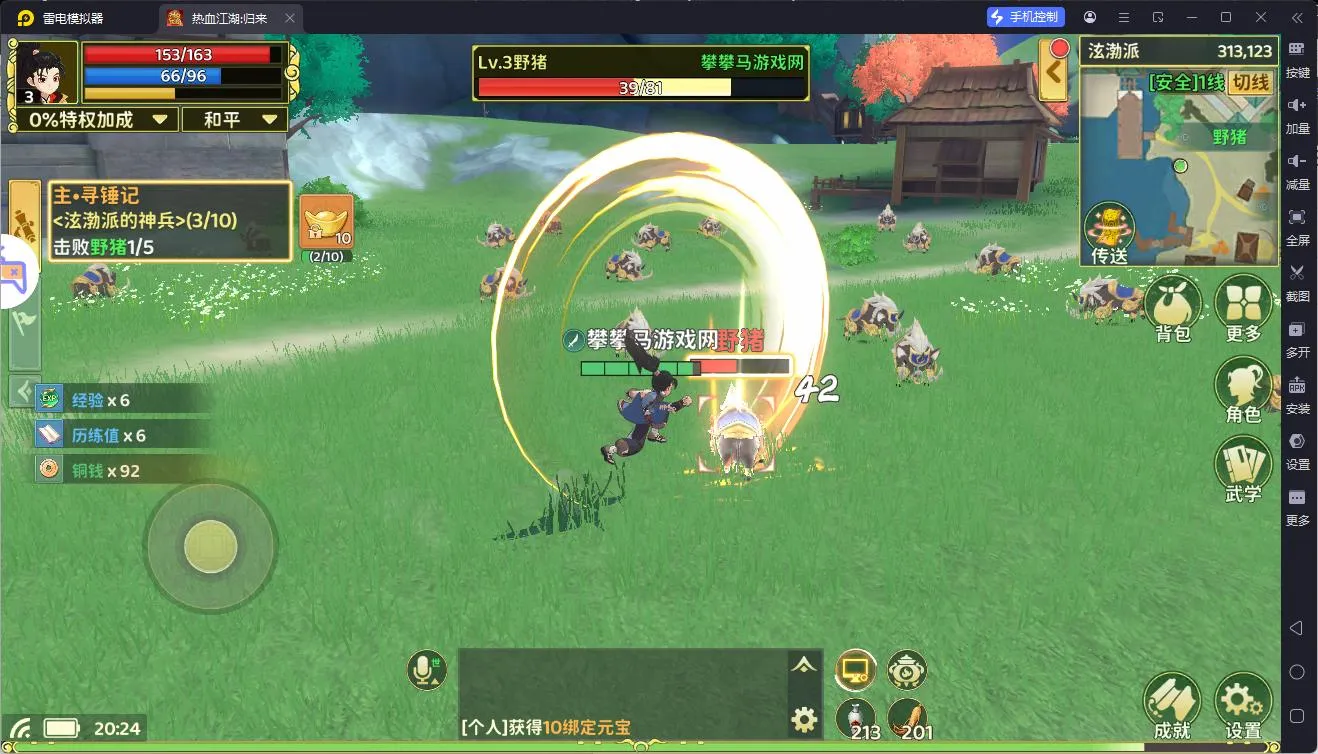Claim the gold ingot reward icon
Viewport: 1318px width, 754px height.
pyautogui.click(x=326, y=222)
